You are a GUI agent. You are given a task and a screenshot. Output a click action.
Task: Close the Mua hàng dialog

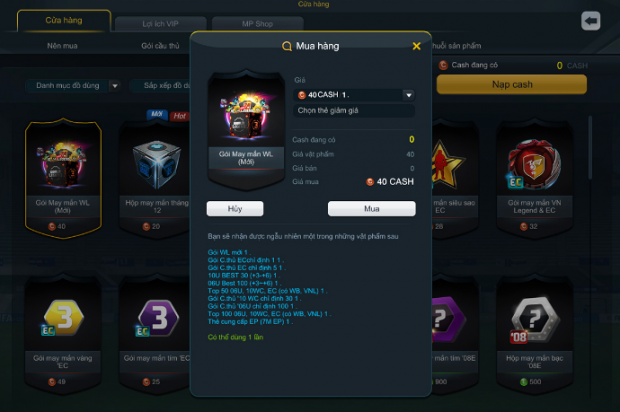416,46
